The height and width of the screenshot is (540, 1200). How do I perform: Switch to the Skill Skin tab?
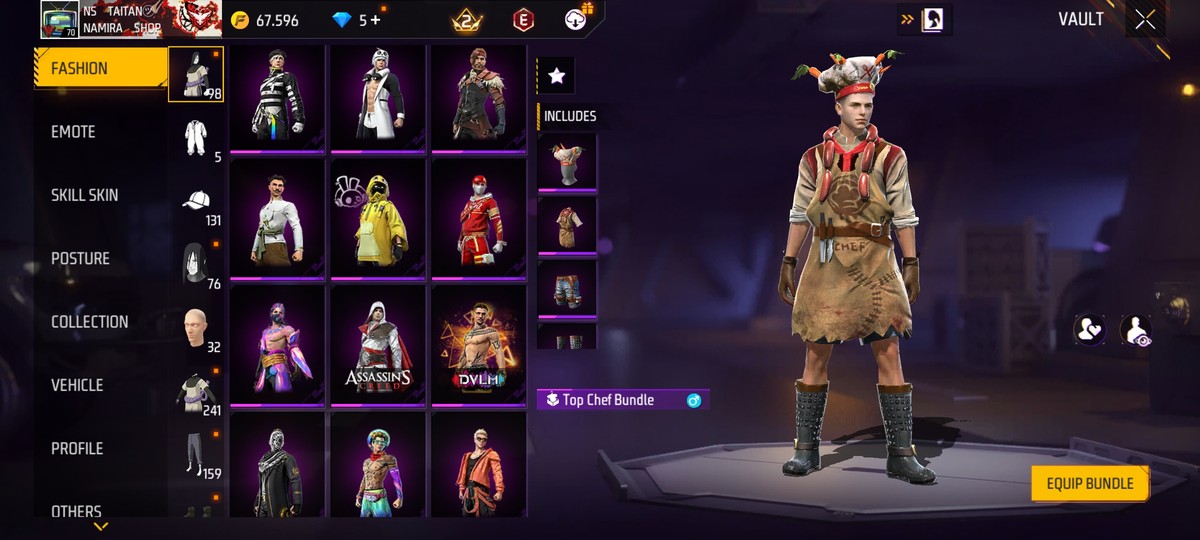(85, 195)
